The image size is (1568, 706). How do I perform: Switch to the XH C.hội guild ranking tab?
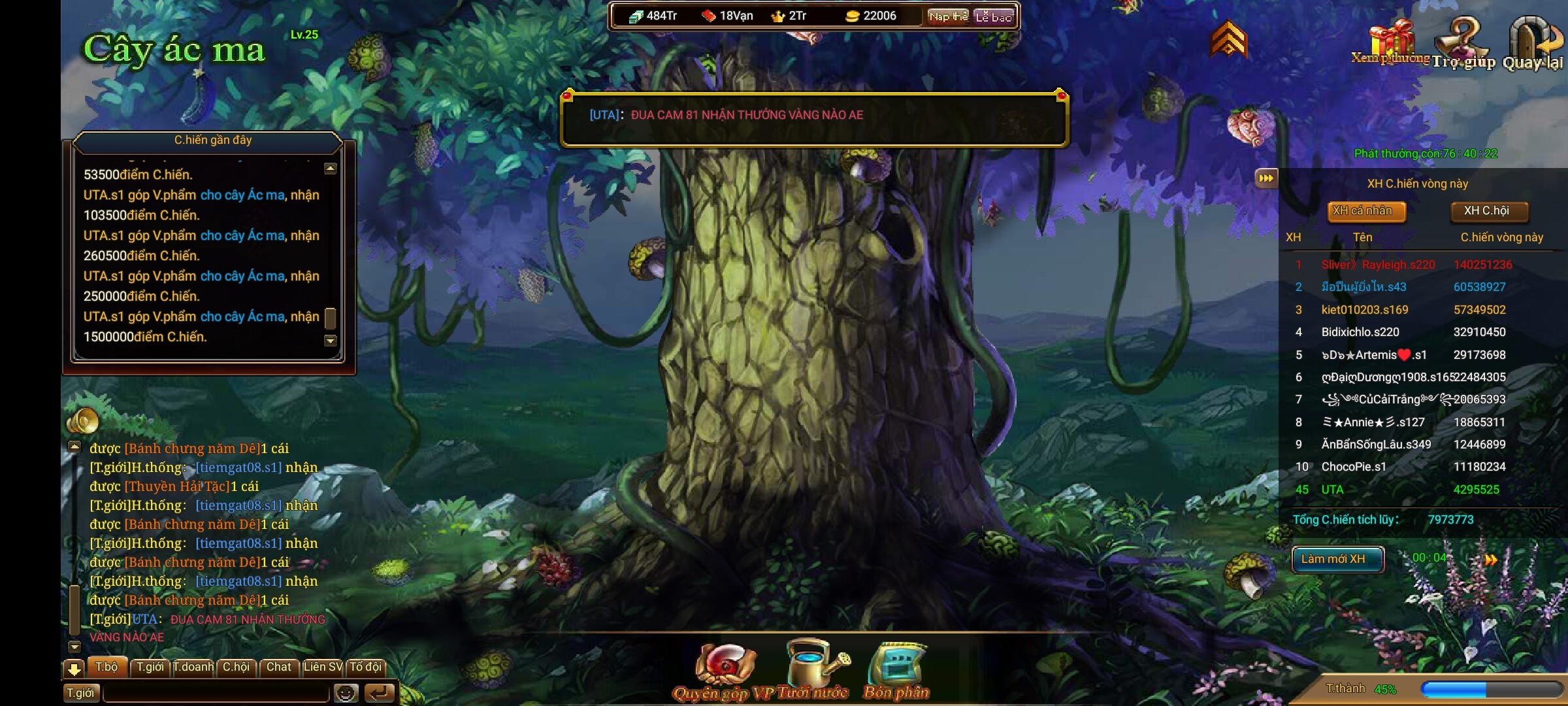click(1486, 211)
